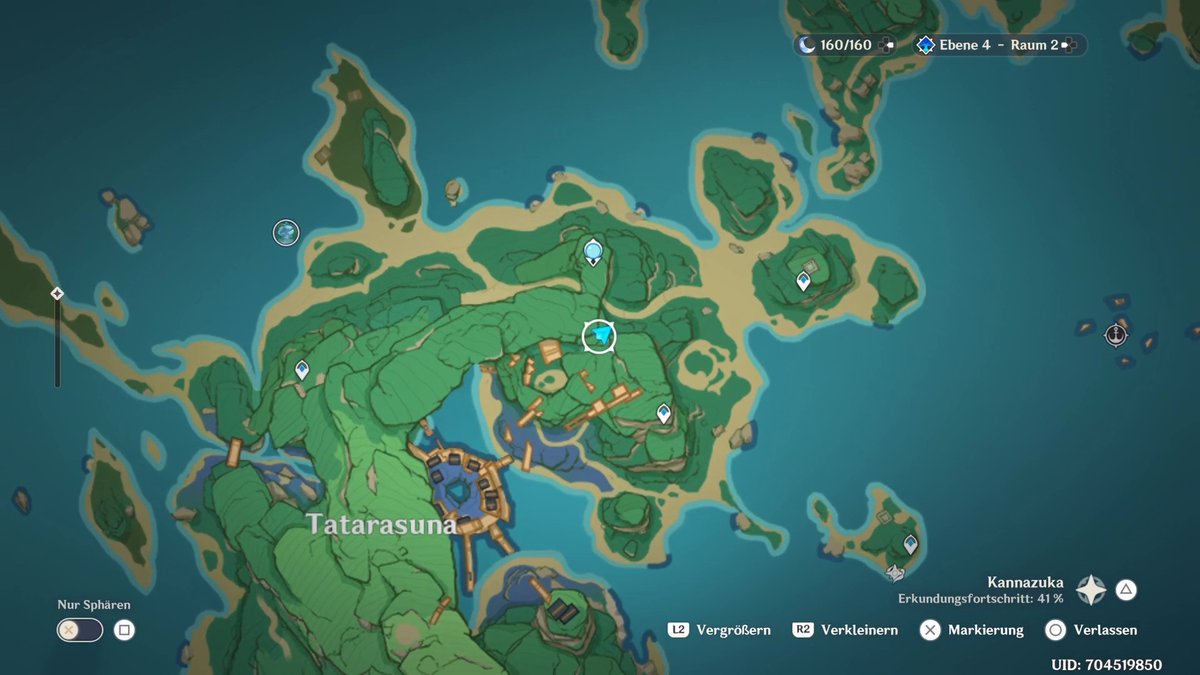Toggle the Nur Sphären switch
Screen dimensions: 1200x675
[80, 630]
